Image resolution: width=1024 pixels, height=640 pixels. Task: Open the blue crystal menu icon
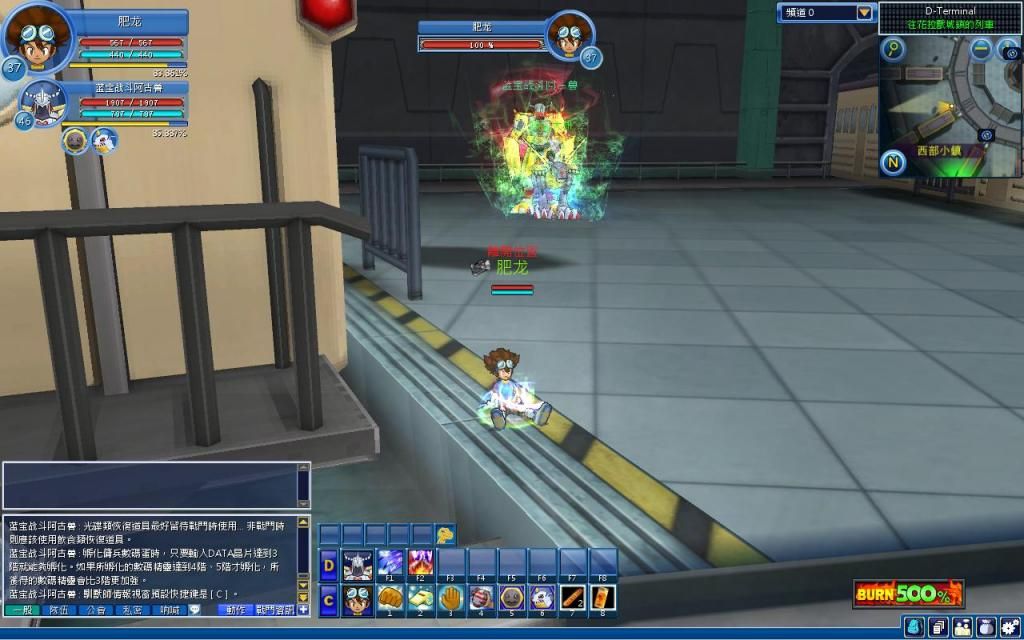pyautogui.click(x=914, y=626)
